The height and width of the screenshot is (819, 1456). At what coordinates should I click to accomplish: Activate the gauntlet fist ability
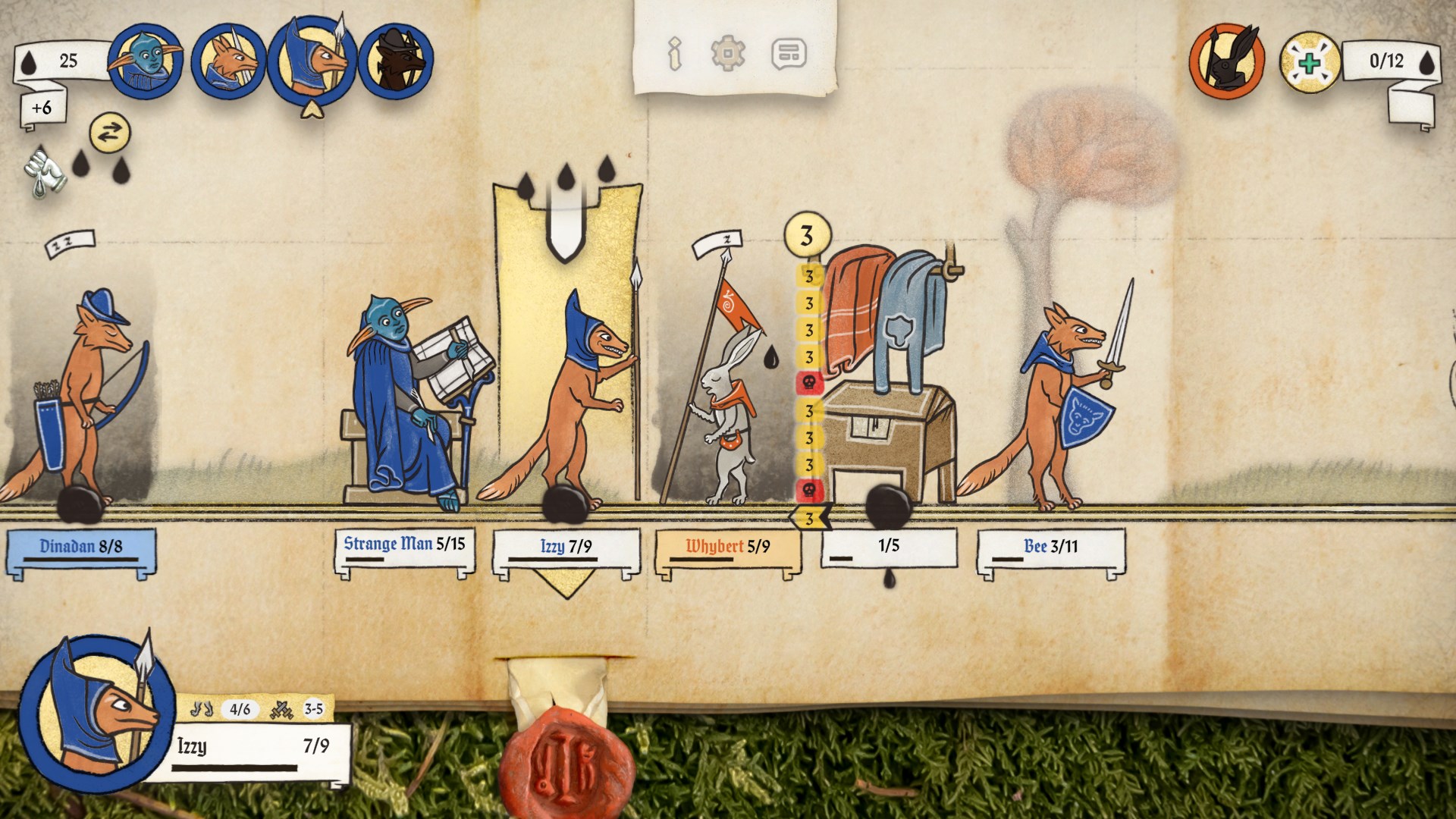(44, 171)
